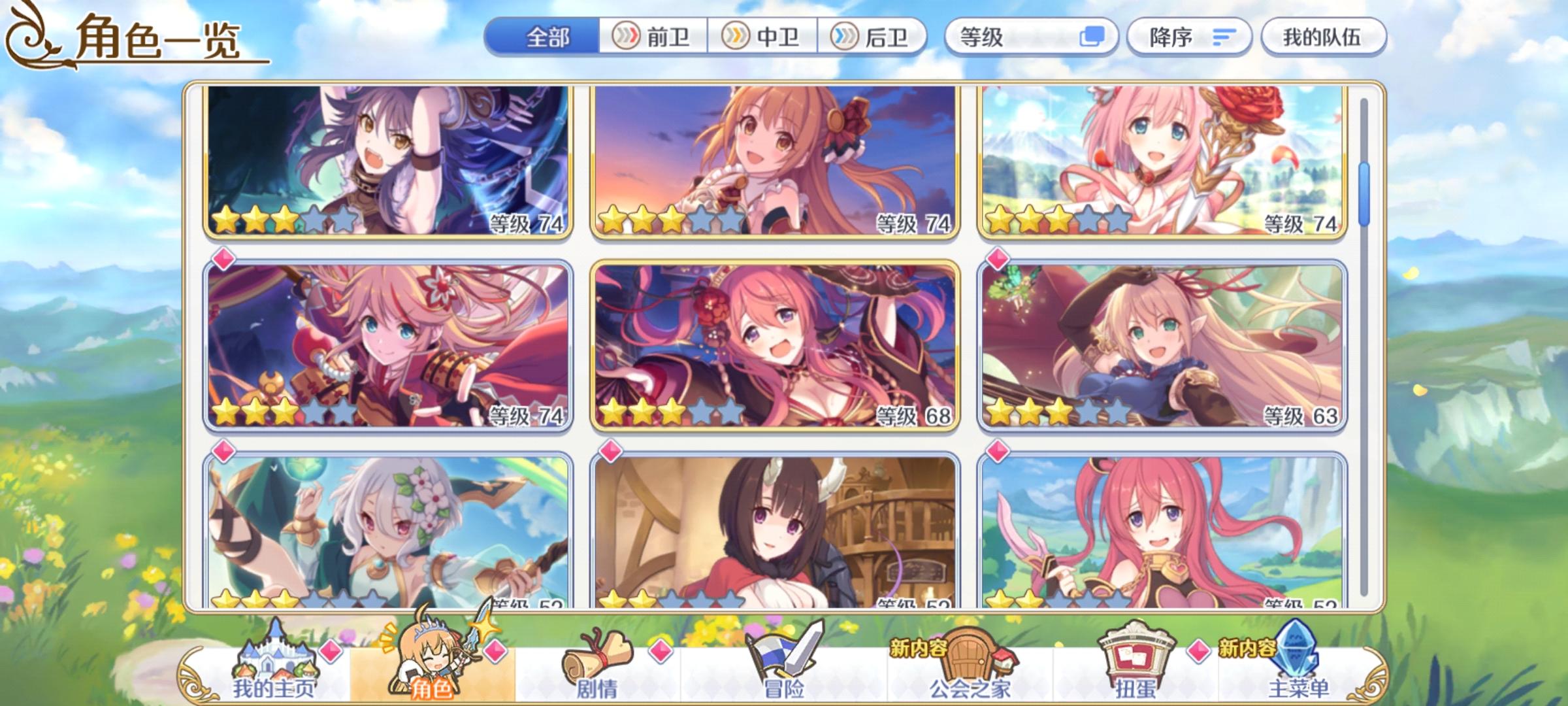The width and height of the screenshot is (1568, 706).
Task: Switch to the 全部 tab
Action: click(x=549, y=39)
